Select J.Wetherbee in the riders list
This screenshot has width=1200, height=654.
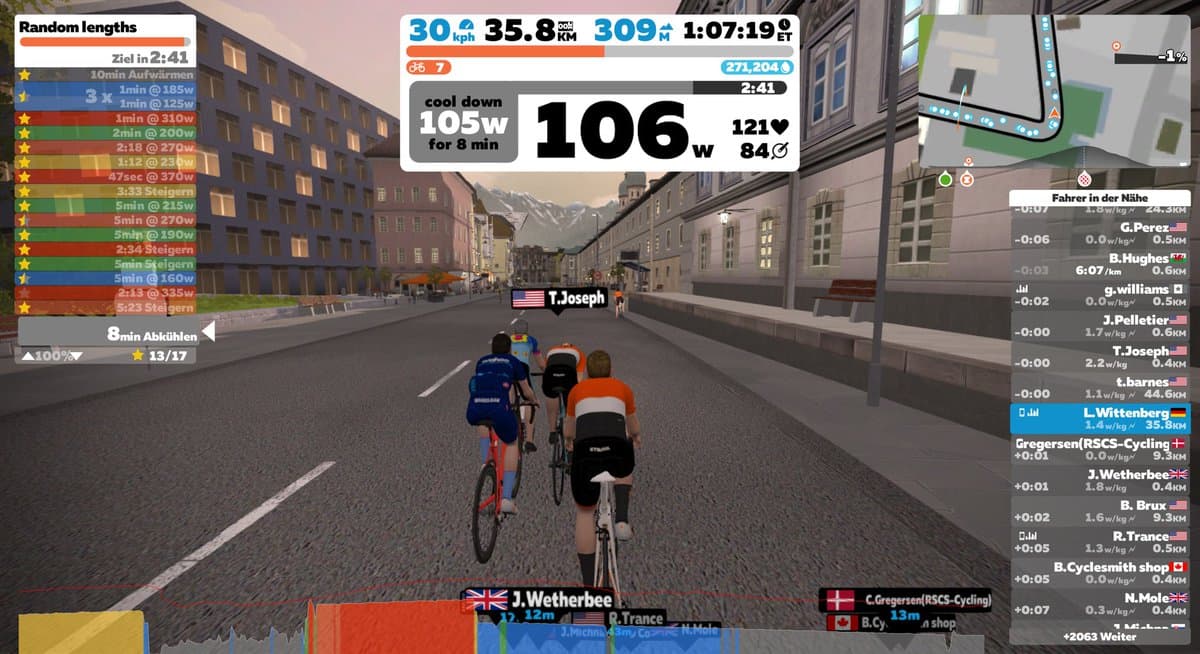click(x=1098, y=480)
